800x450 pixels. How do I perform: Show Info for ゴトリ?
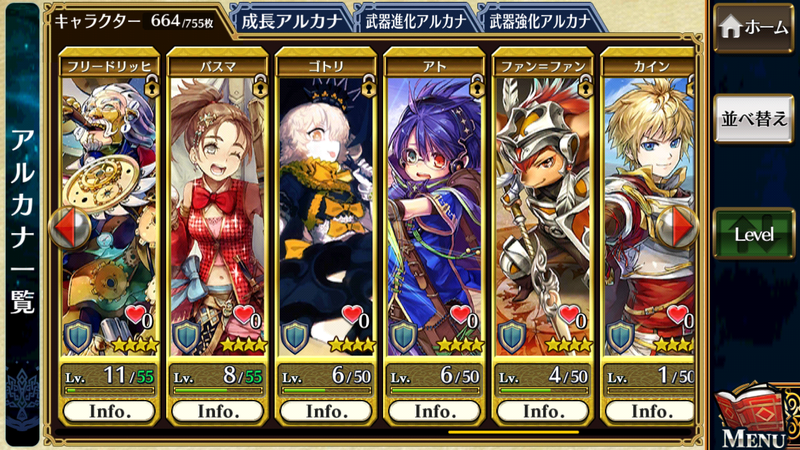(x=326, y=411)
